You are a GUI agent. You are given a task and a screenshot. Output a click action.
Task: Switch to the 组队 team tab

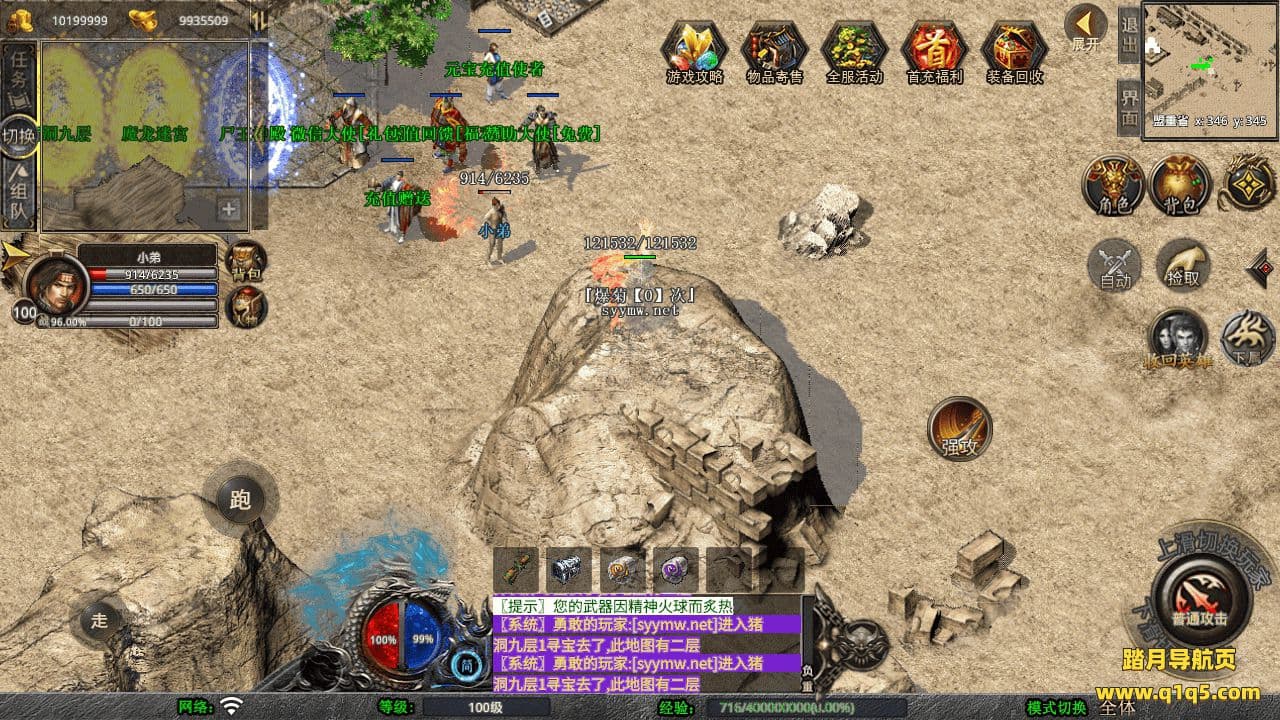coord(19,196)
